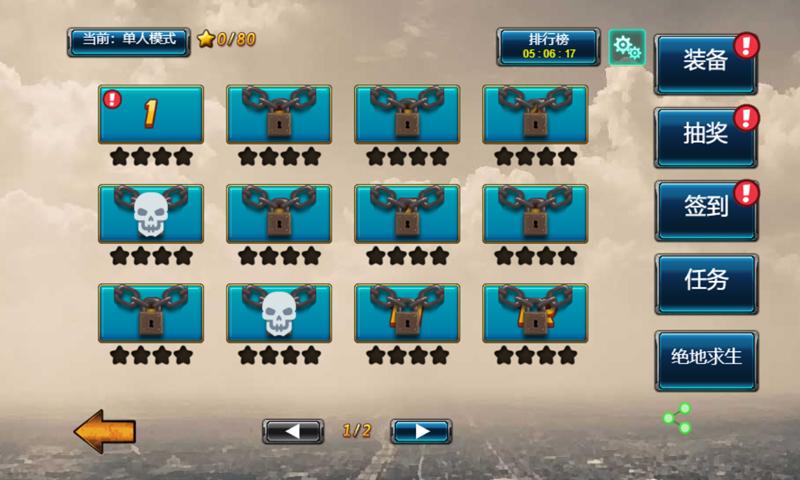
Task: Open the 签到 daily check-in
Action: click(705, 209)
